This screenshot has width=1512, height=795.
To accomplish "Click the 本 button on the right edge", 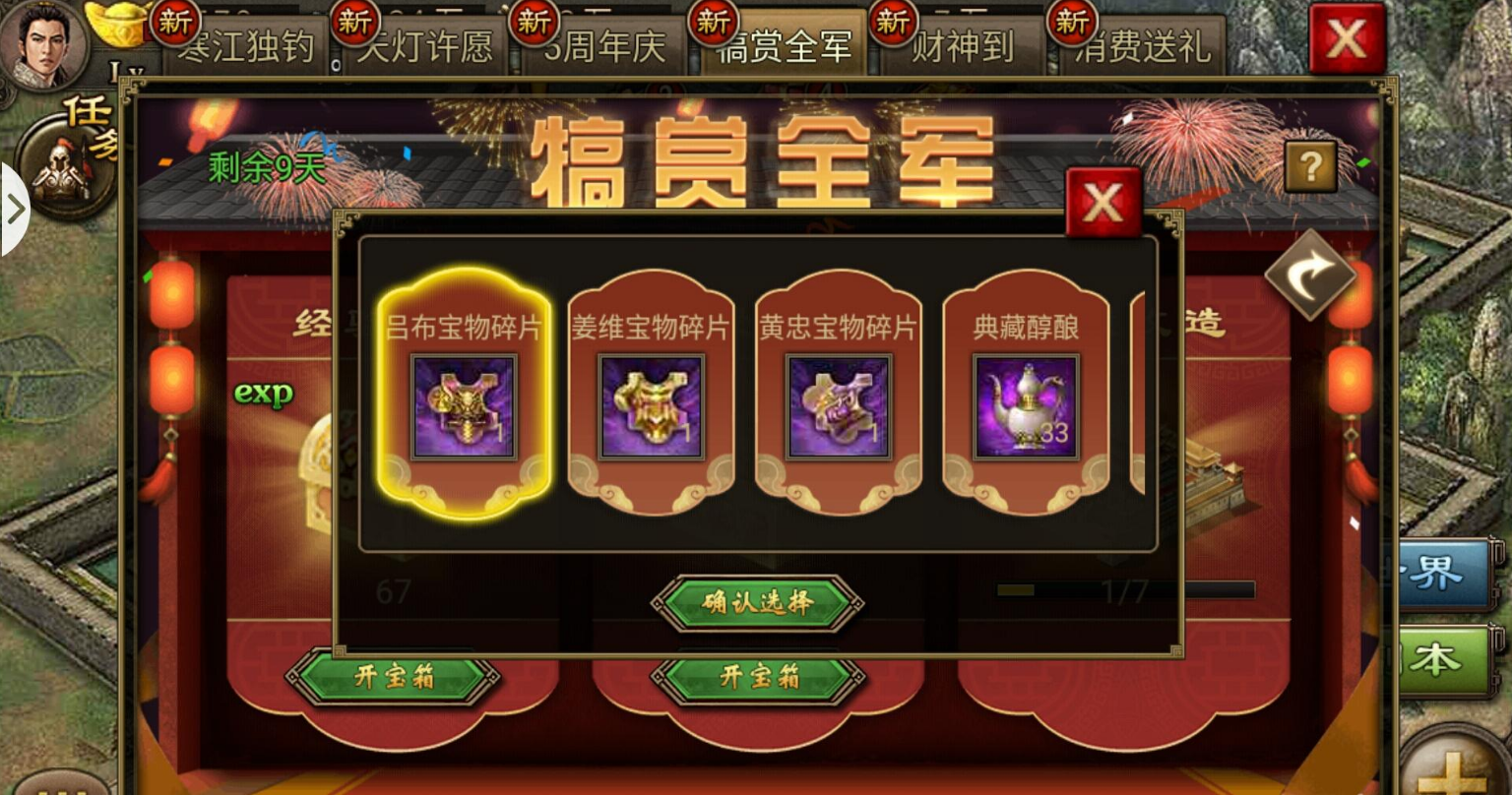I will [x=1443, y=661].
